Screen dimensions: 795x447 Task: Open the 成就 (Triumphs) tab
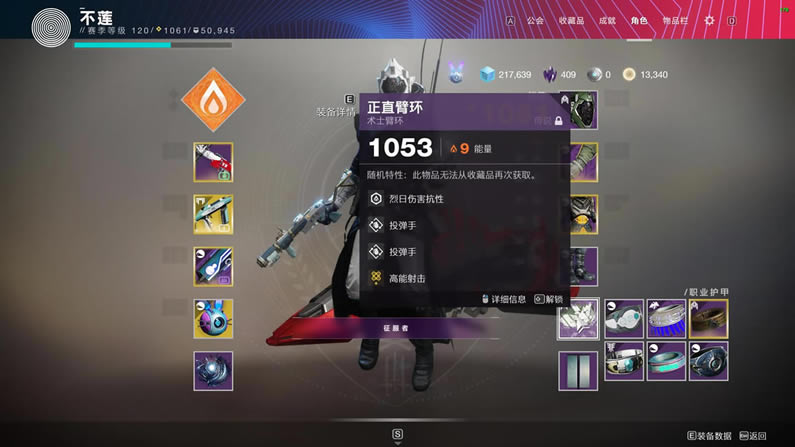[x=607, y=20]
